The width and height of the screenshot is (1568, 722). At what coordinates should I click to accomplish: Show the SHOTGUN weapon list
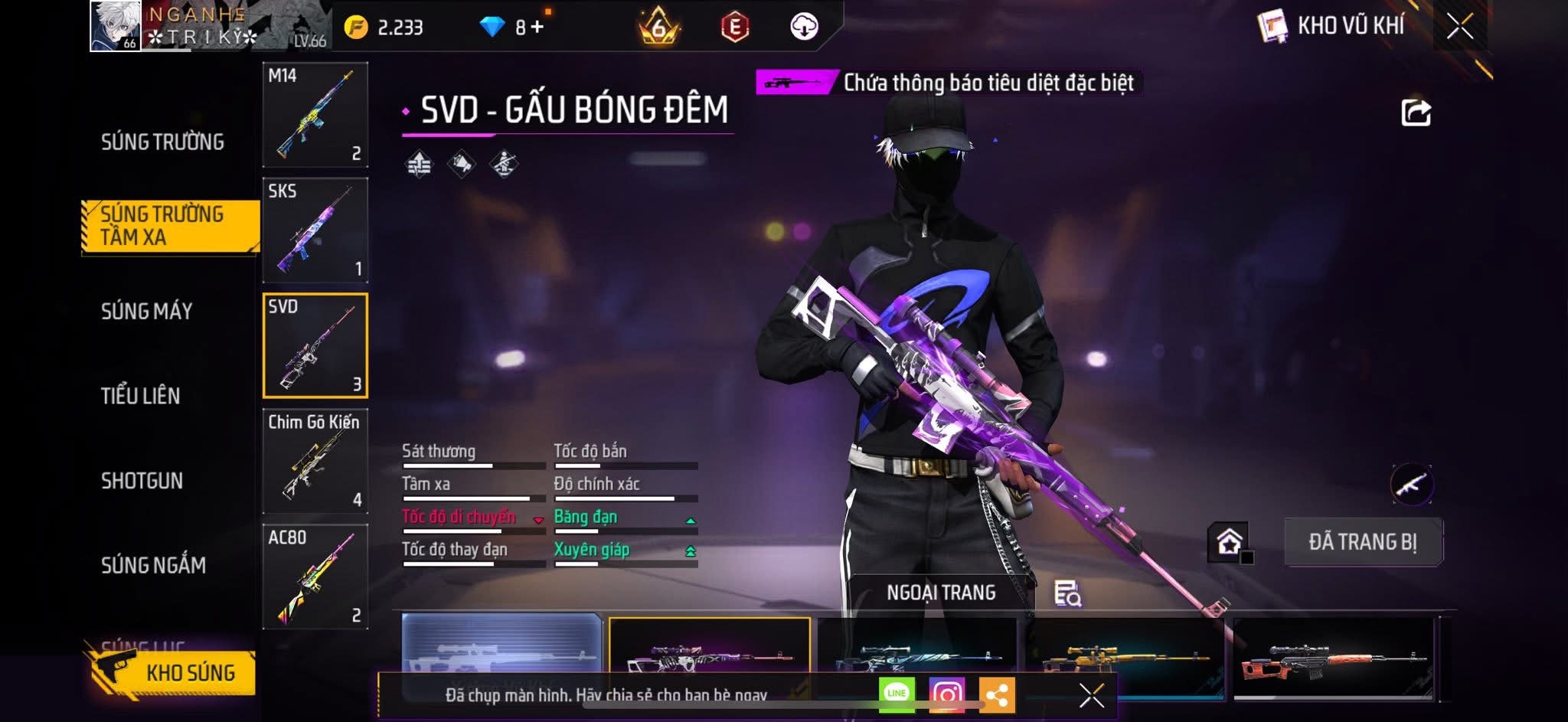click(142, 481)
